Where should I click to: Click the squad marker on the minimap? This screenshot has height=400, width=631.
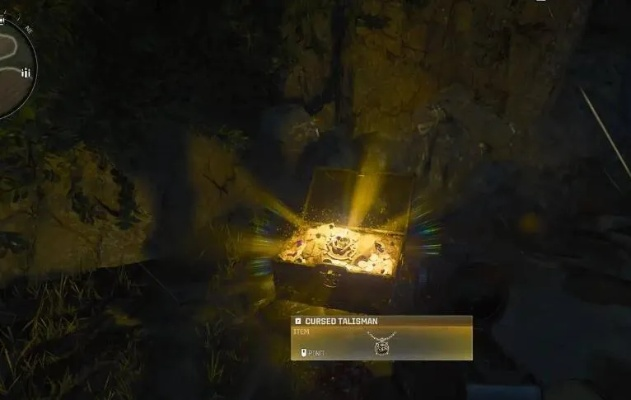[25, 73]
